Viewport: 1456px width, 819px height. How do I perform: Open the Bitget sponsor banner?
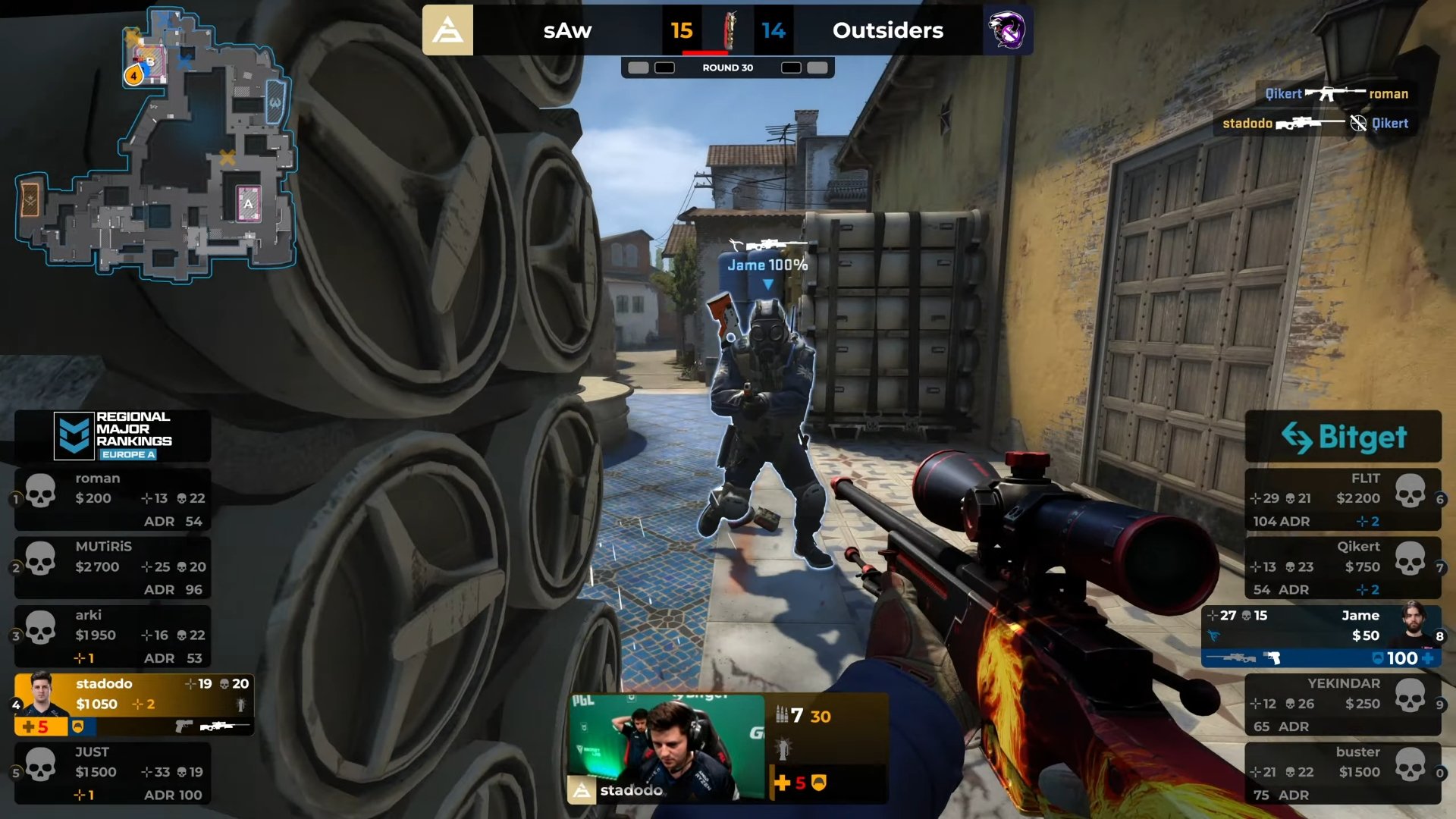coord(1343,437)
